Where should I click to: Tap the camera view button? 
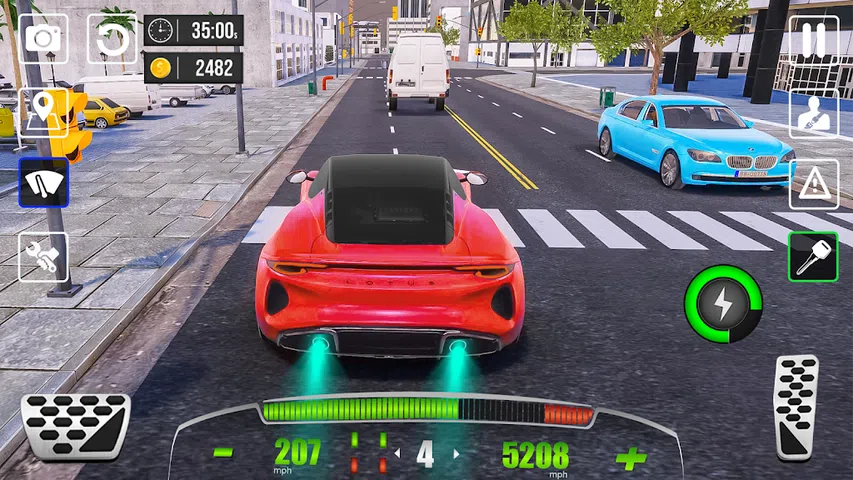[x=43, y=38]
